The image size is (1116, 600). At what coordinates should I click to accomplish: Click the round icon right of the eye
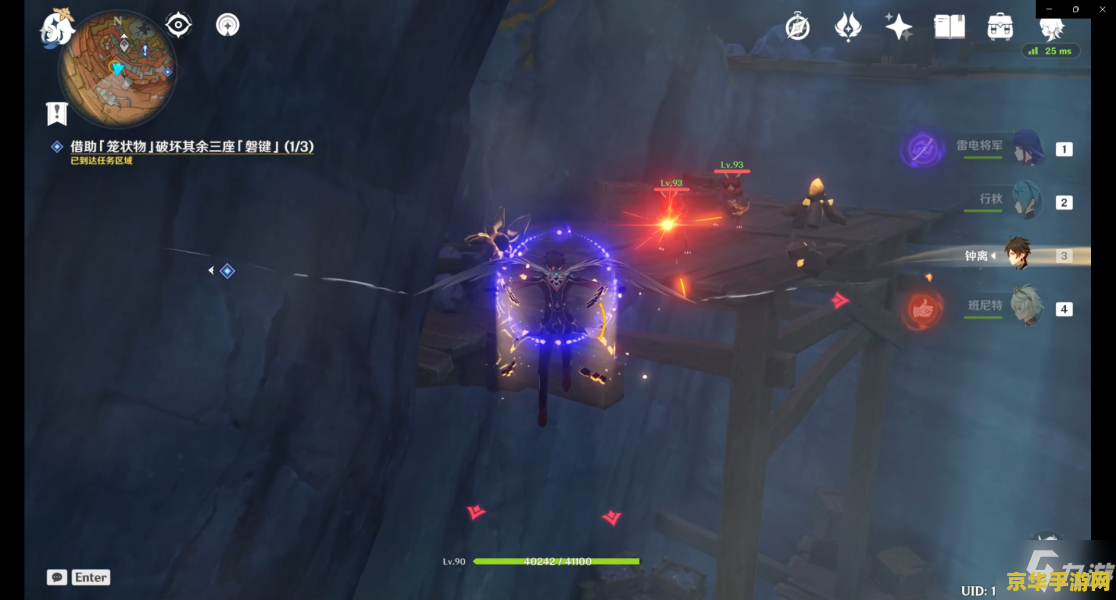[x=228, y=25]
